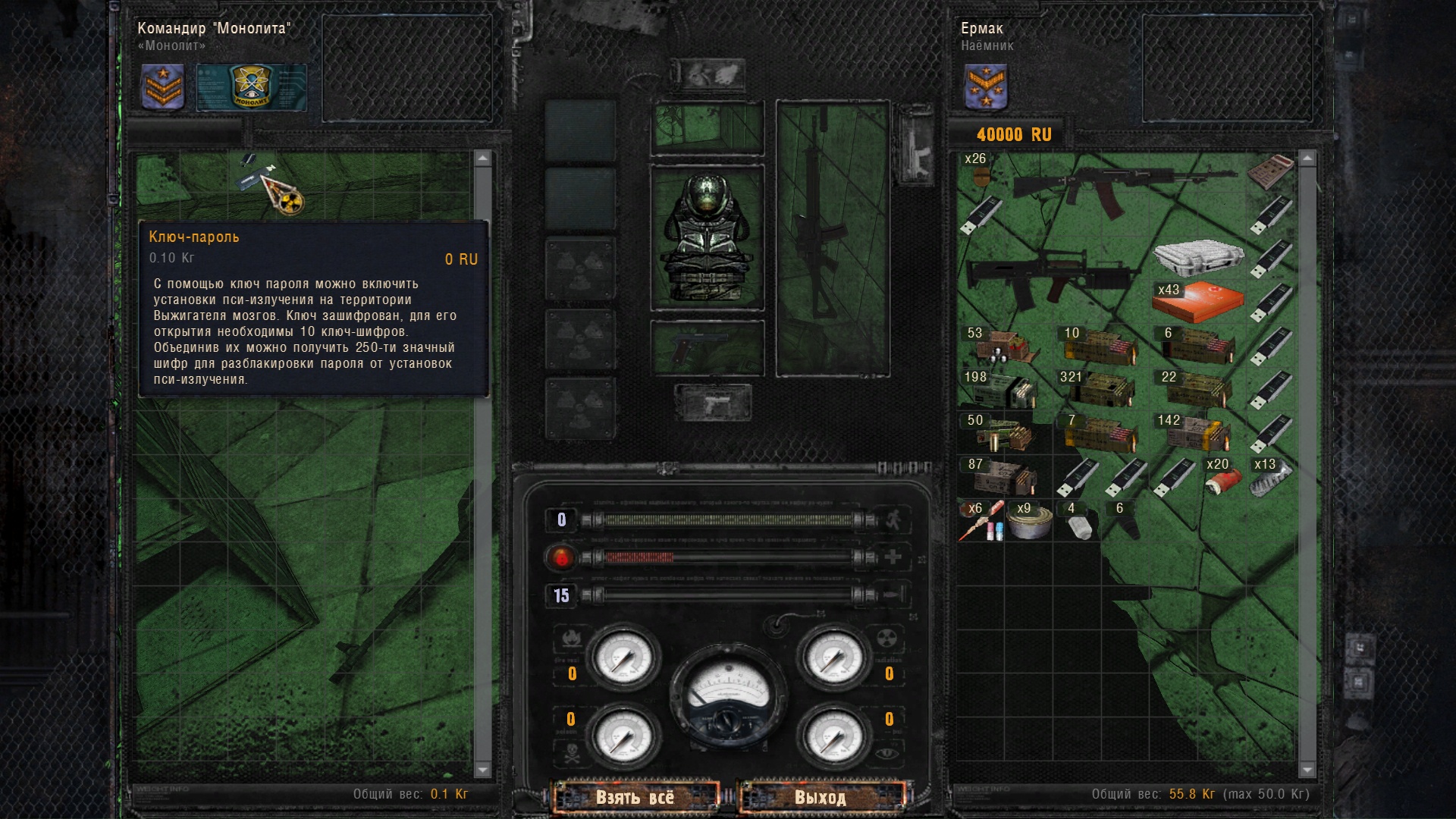Select the equipped rifle in the weapon slot
This screenshot has width=1456, height=819.
(x=833, y=237)
